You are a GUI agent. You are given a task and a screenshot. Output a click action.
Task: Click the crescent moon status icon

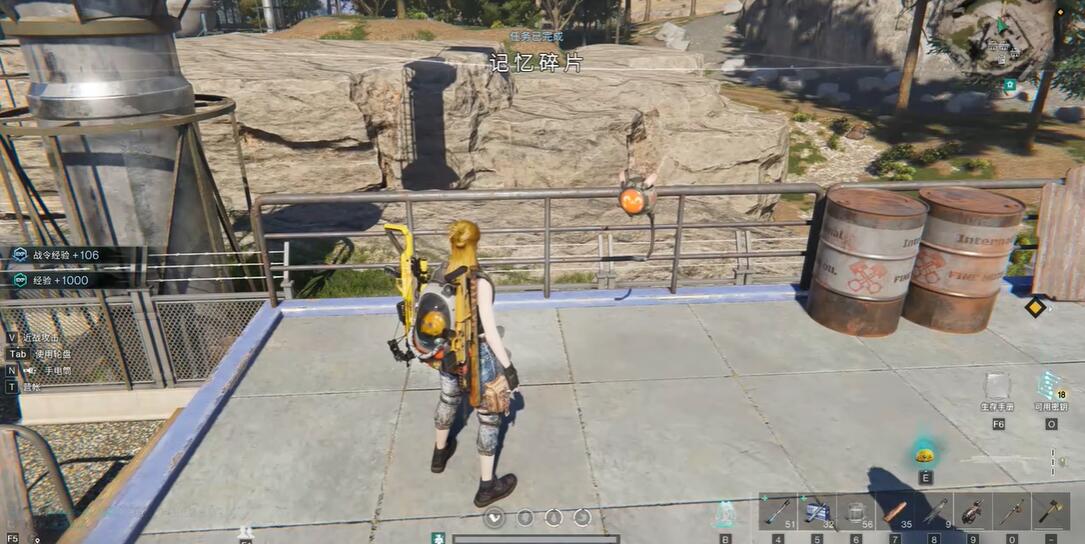click(583, 517)
